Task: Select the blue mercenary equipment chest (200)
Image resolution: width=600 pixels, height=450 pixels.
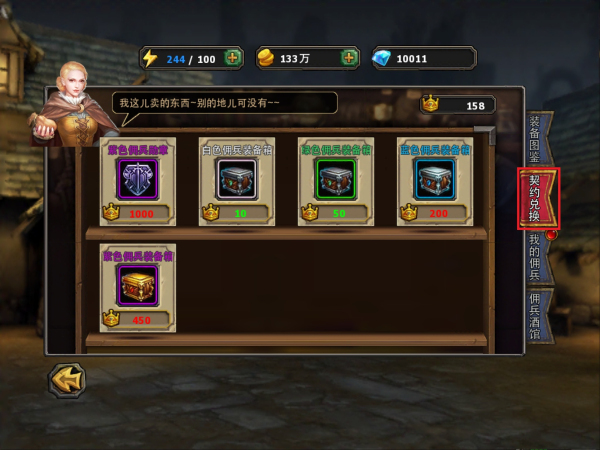Action: (434, 181)
